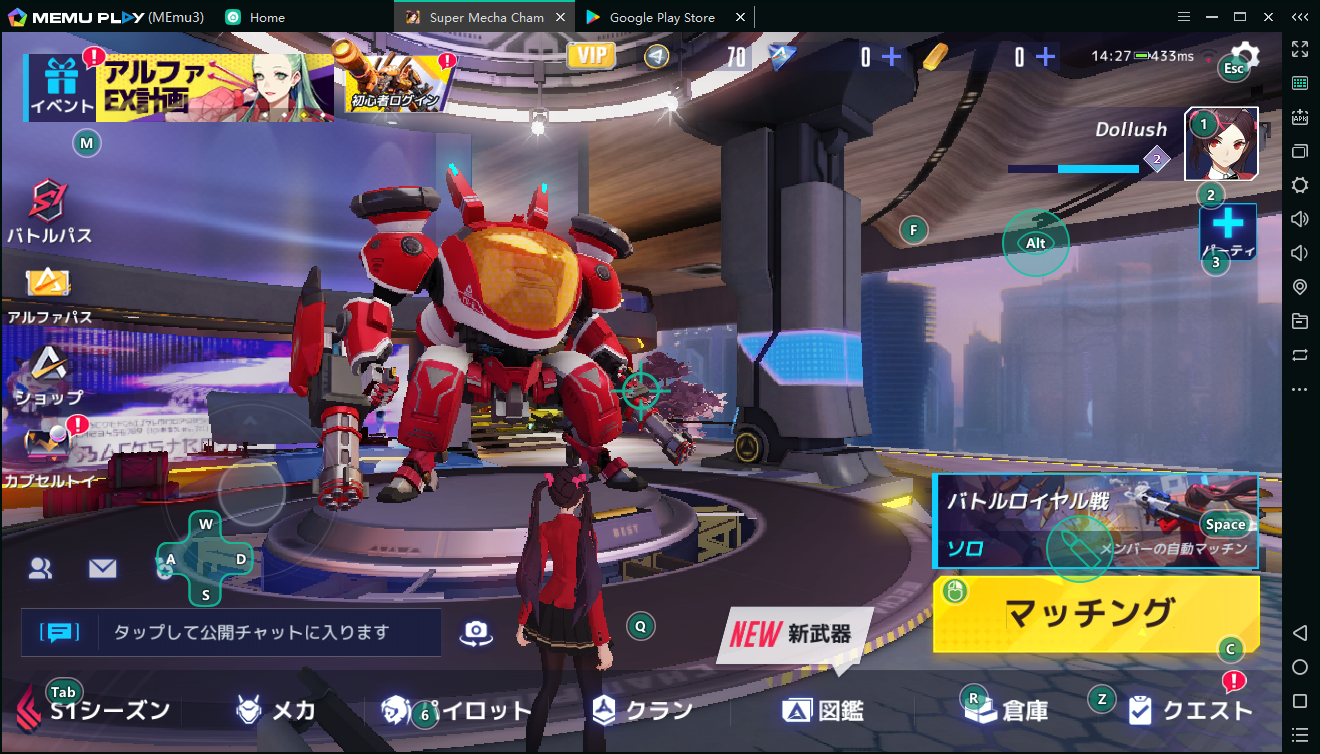Image resolution: width=1320 pixels, height=754 pixels.
Task: Open the カプセルトイ capsule toy icon
Action: (x=45, y=440)
